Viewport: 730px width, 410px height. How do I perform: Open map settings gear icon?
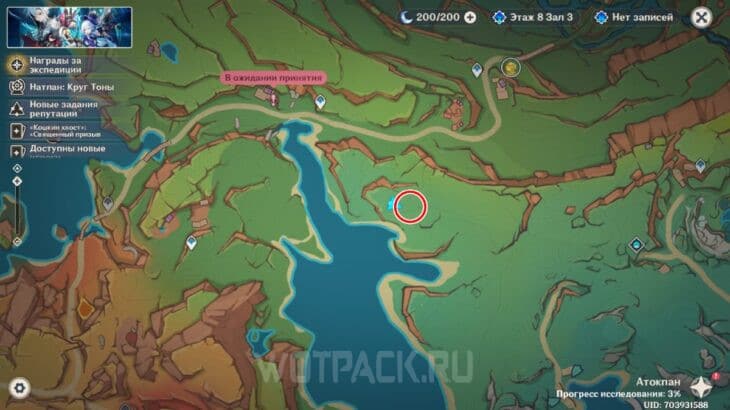click(19, 387)
